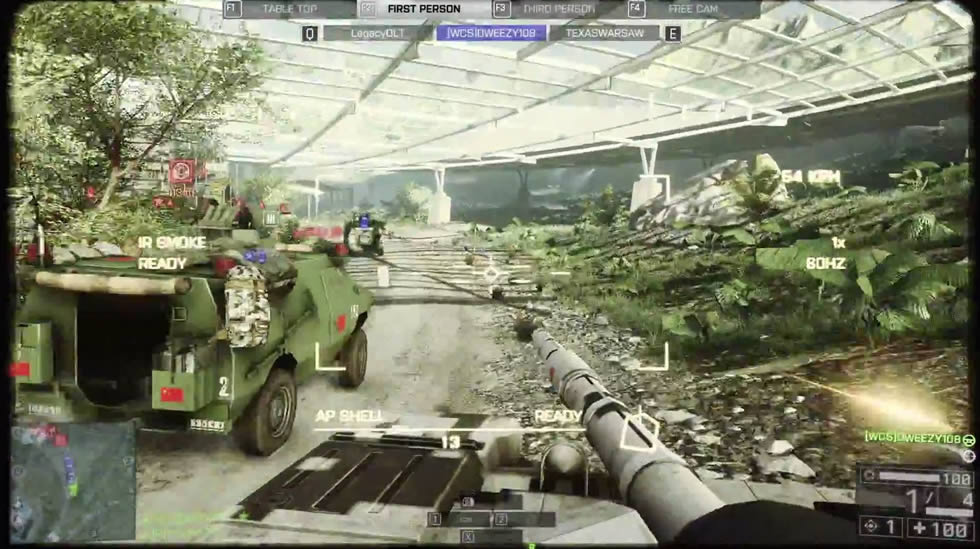The width and height of the screenshot is (980, 549).
Task: Spectate player TEXASWARSAW
Action: point(604,33)
